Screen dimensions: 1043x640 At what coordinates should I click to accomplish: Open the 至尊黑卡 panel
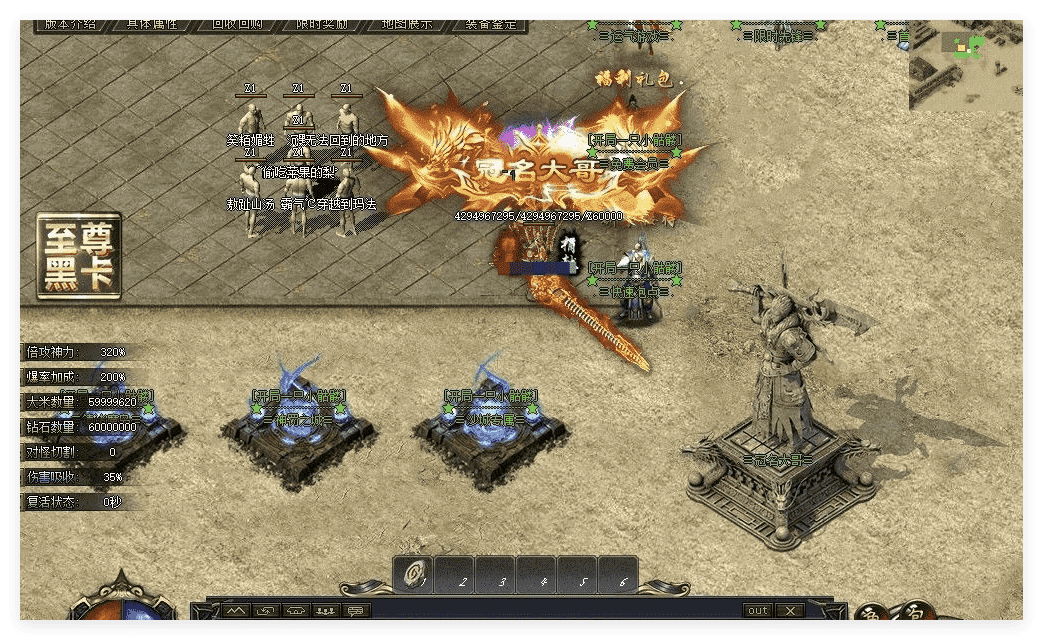pos(79,256)
